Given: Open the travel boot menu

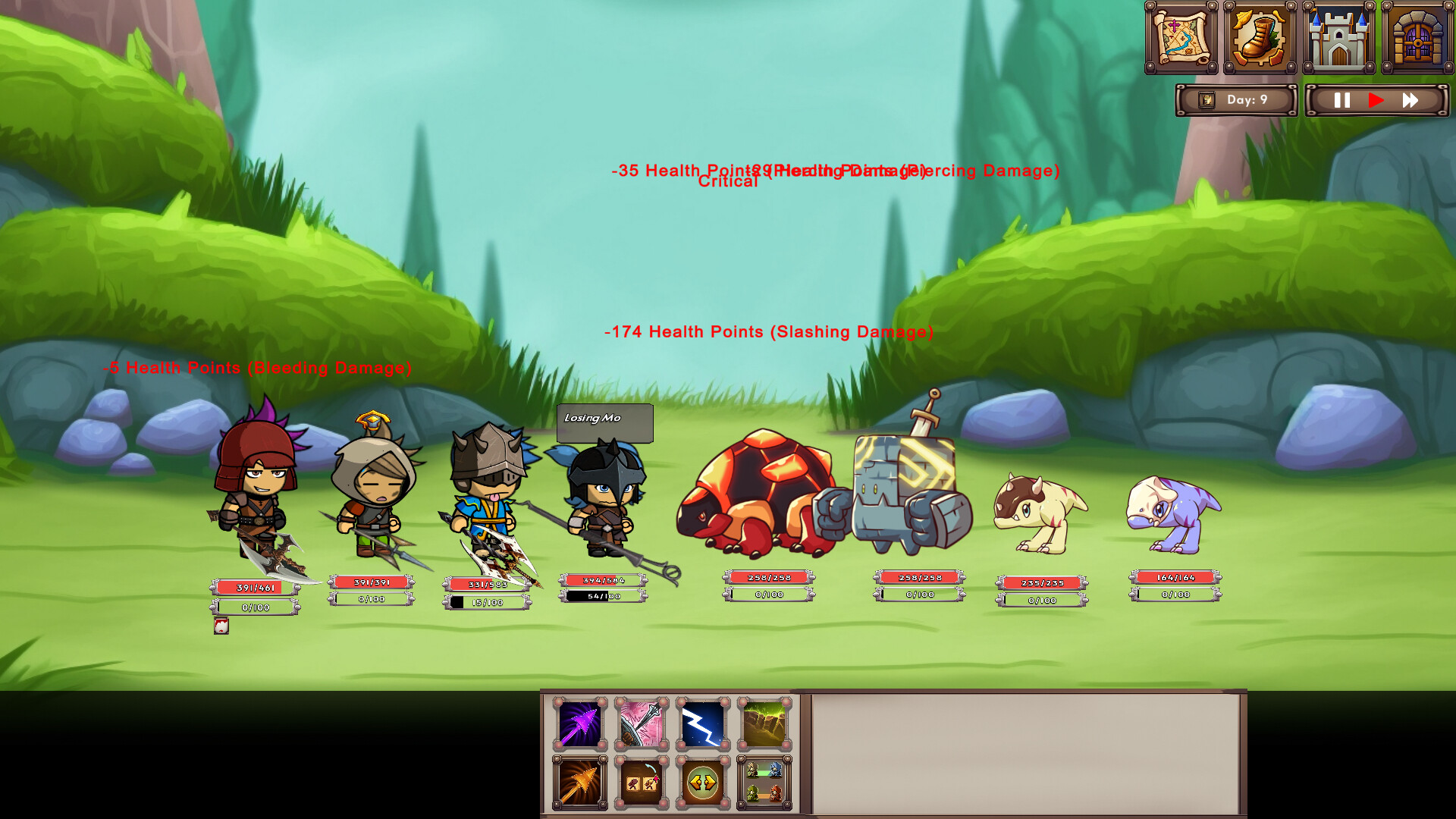Looking at the screenshot, I should point(1260,35).
